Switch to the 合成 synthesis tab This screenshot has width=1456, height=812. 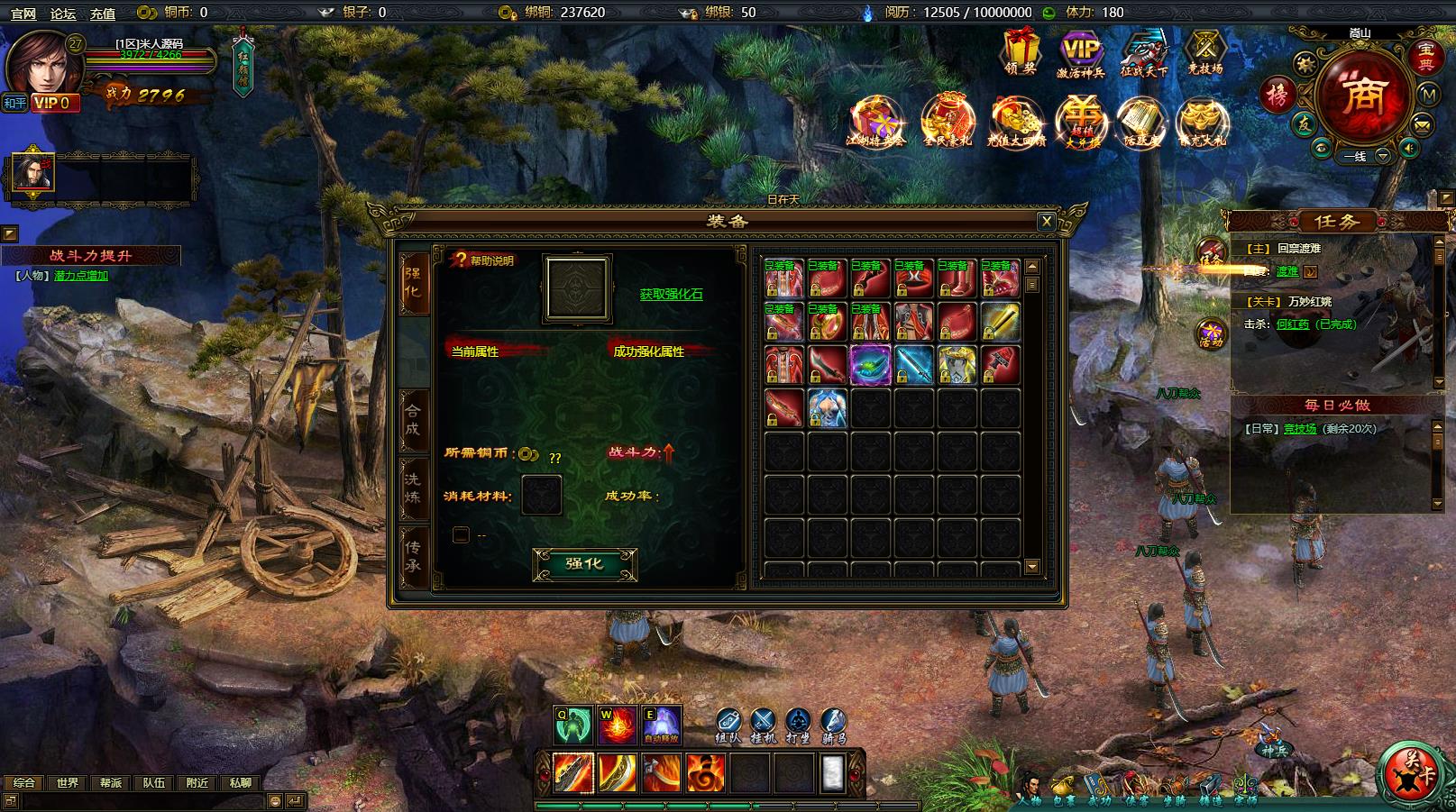pos(413,417)
